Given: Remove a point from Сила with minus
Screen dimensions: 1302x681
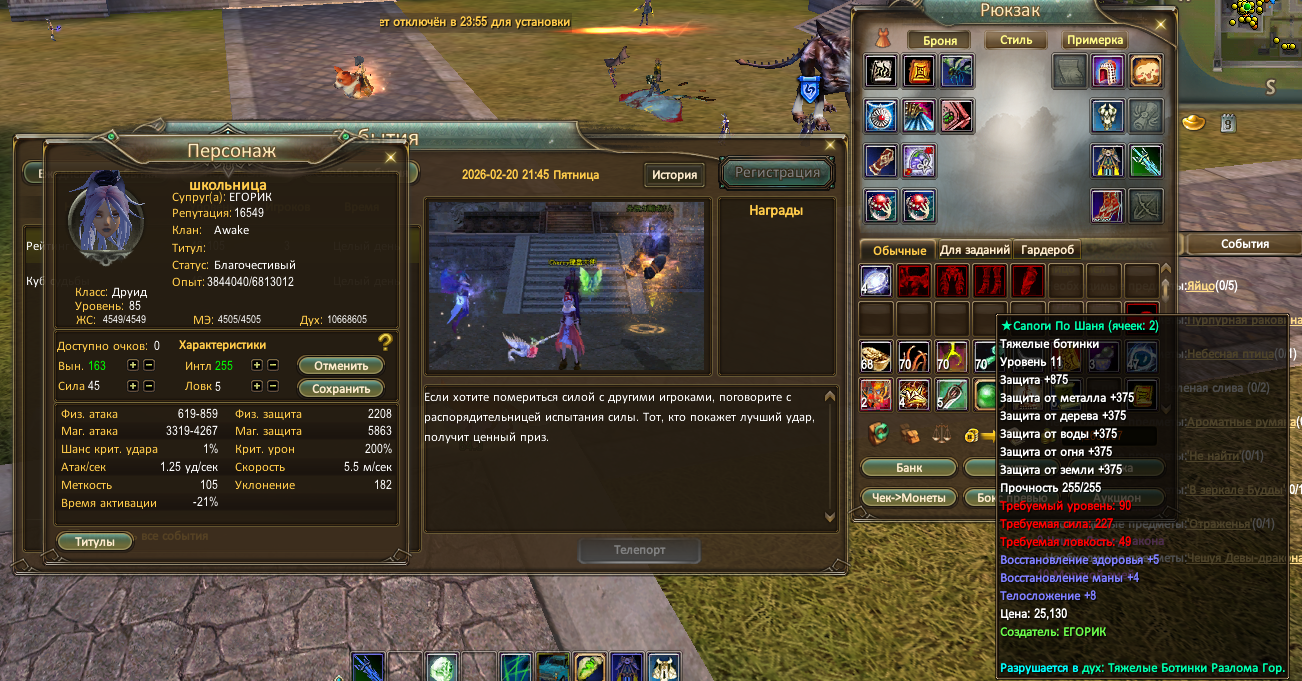Looking at the screenshot, I should (x=149, y=386).
